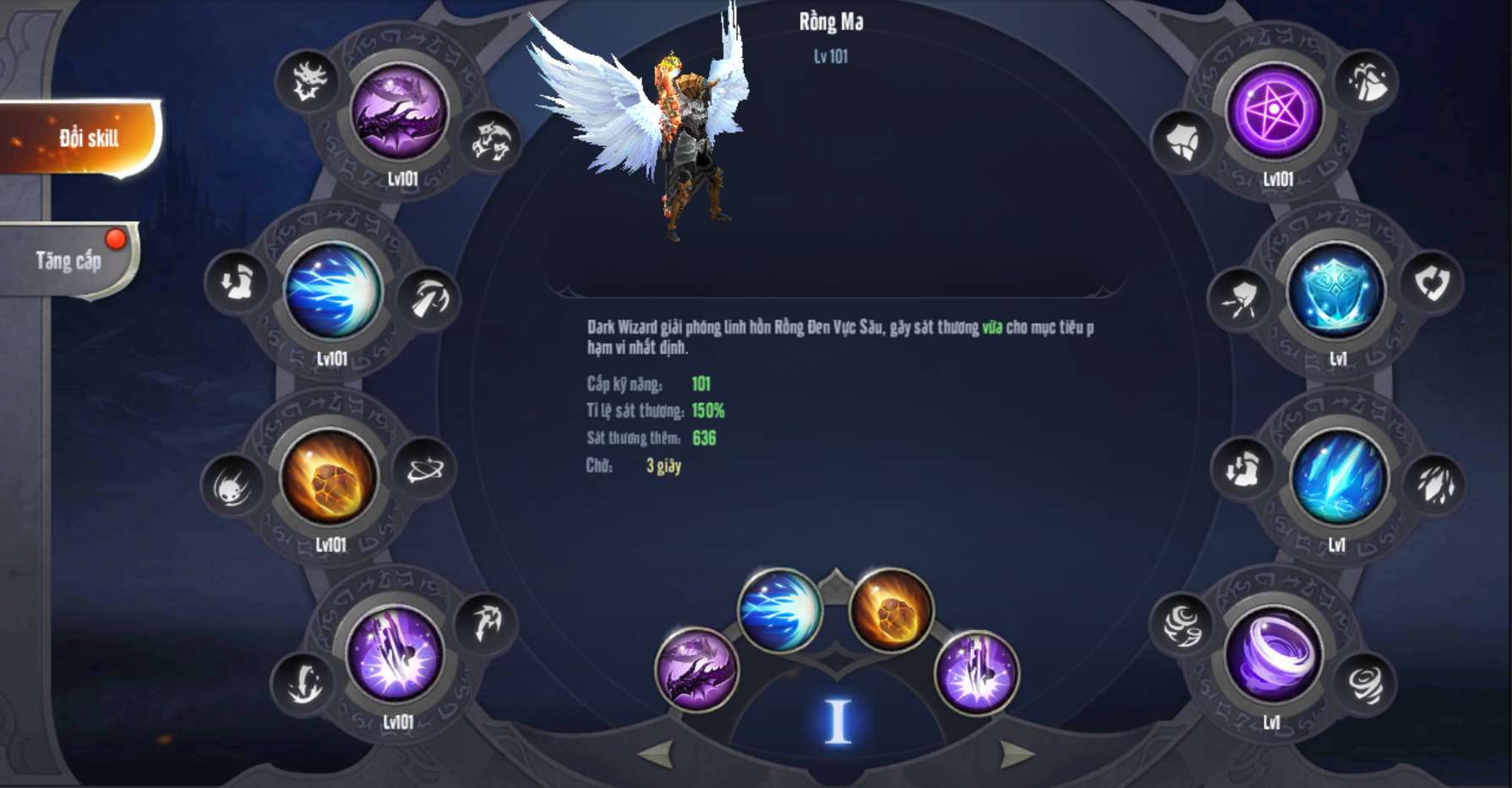Click the dragon skill slot in the bottom bar
The width and height of the screenshot is (1512, 788).
tap(696, 669)
